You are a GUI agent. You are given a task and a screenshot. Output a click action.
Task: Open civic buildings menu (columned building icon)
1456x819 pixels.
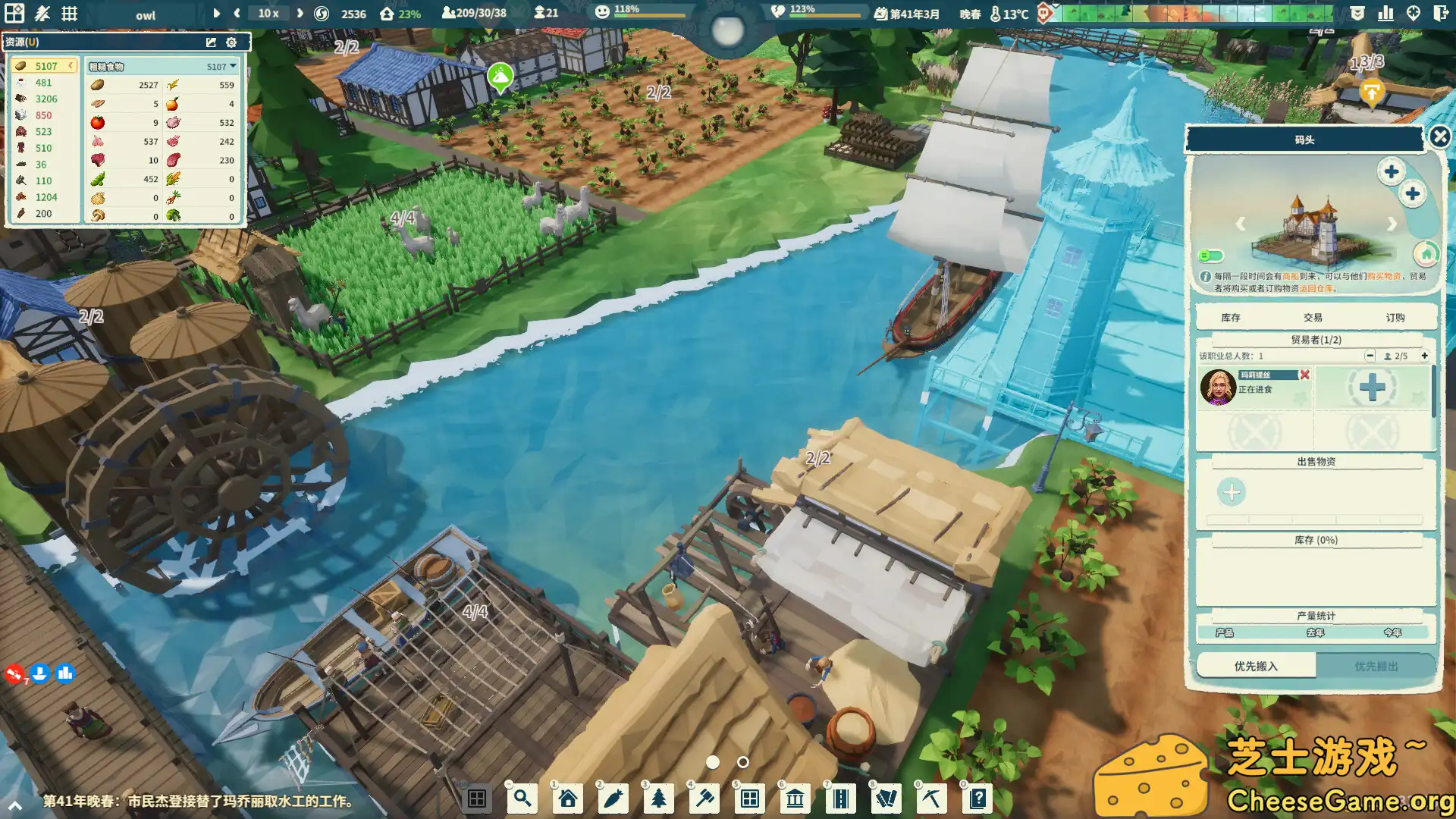[795, 799]
